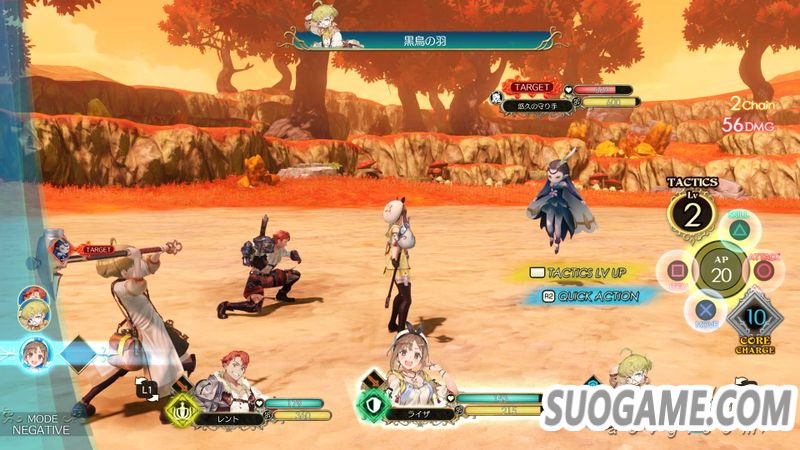
Task: Click Lent's yellow-green role emblem
Action: 180,407
